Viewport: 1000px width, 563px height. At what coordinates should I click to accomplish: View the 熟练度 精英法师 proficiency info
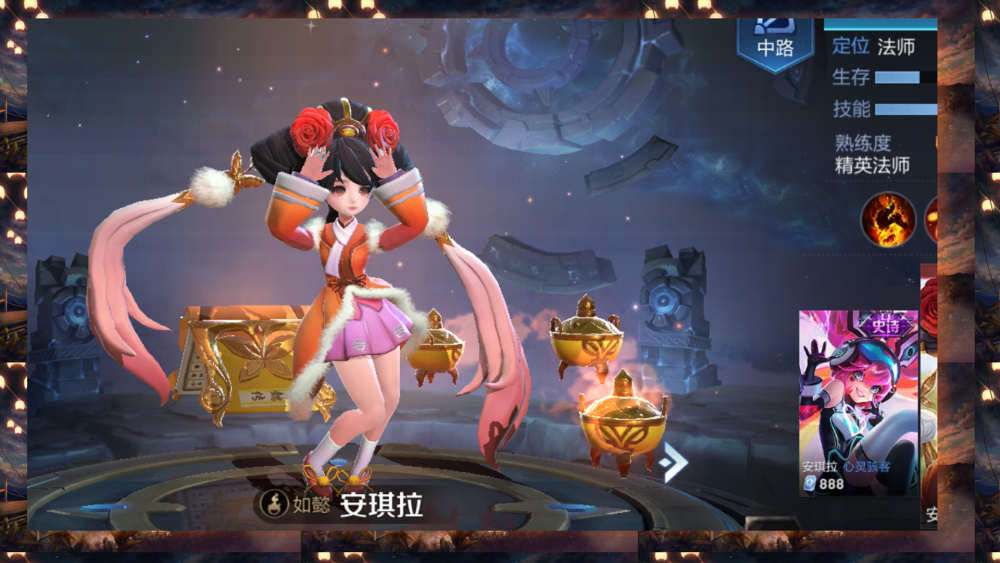click(873, 155)
